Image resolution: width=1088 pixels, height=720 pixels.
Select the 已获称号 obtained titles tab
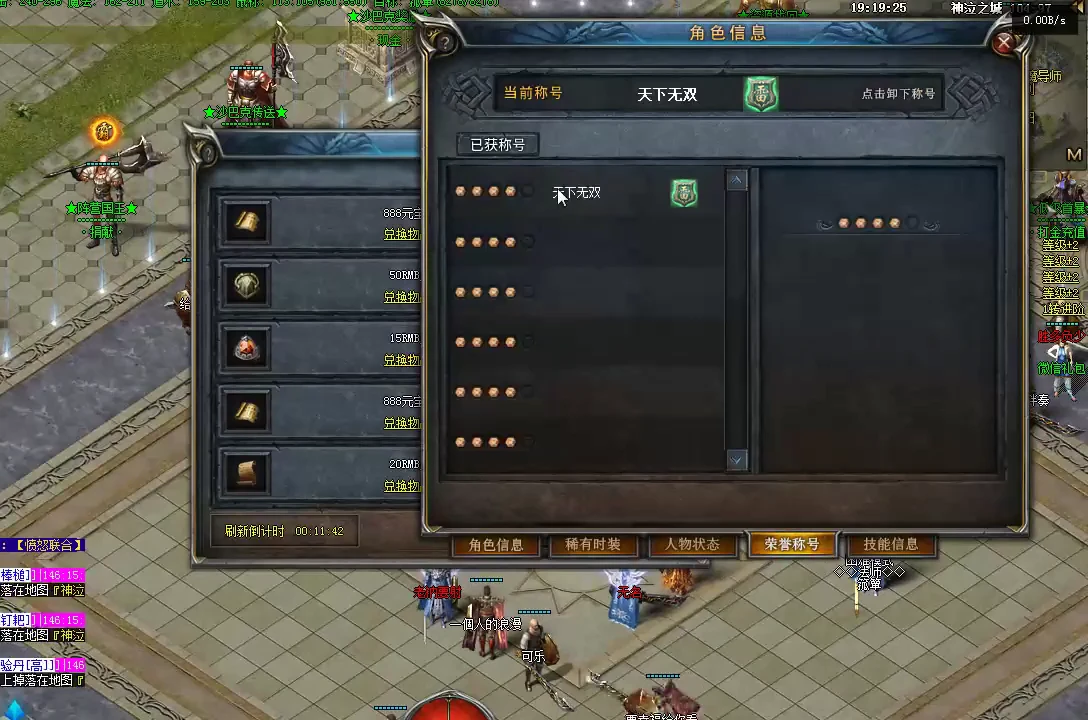(498, 145)
